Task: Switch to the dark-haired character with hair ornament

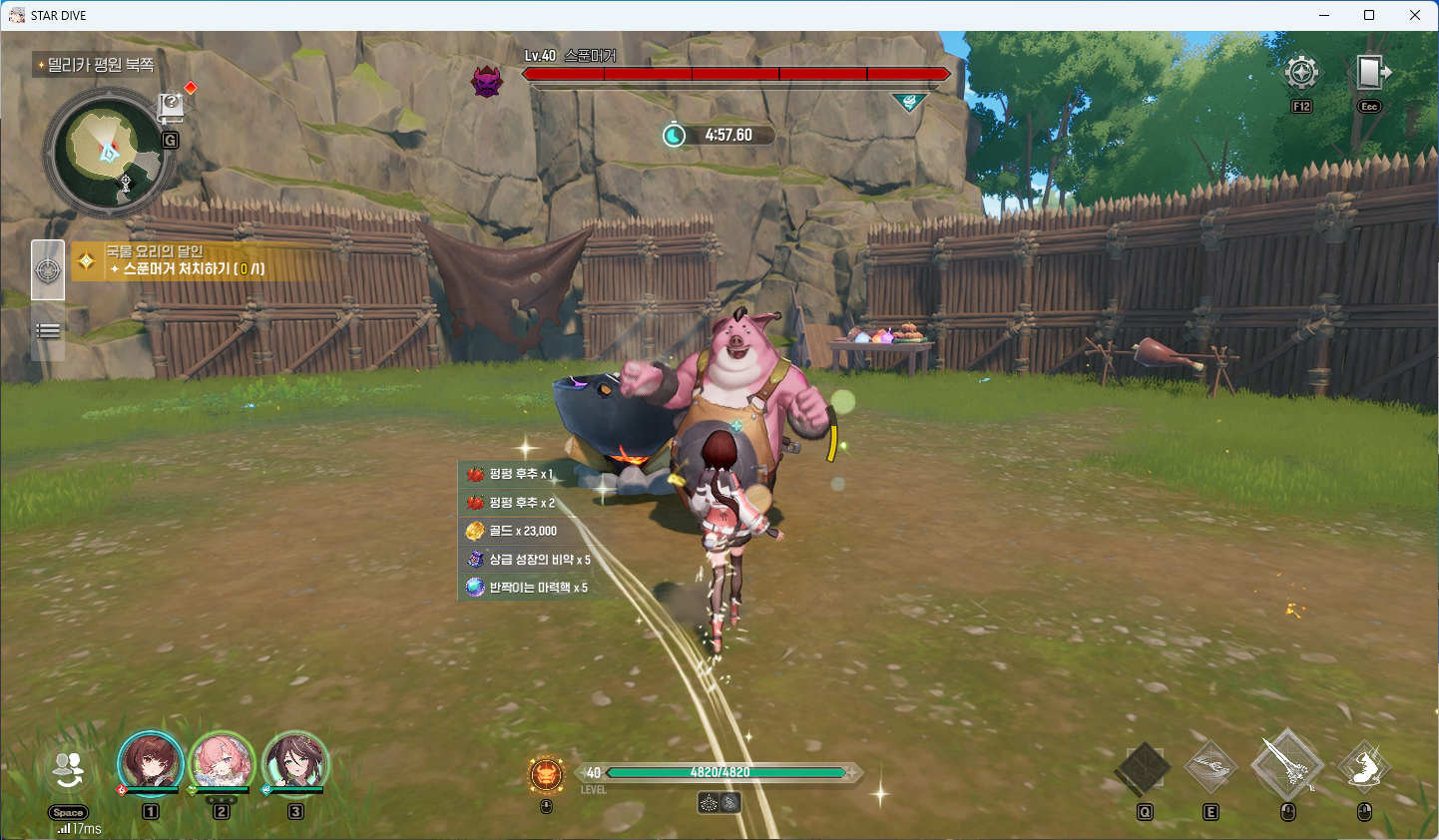Action: (295, 764)
